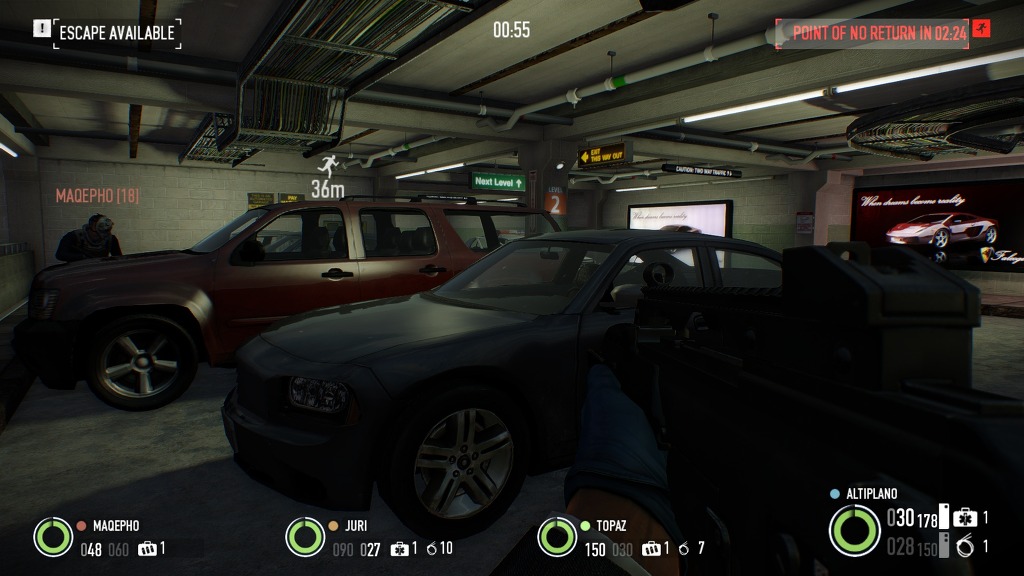Select teammate Topaz's health ring
This screenshot has width=1024, height=576.
pyautogui.click(x=557, y=536)
